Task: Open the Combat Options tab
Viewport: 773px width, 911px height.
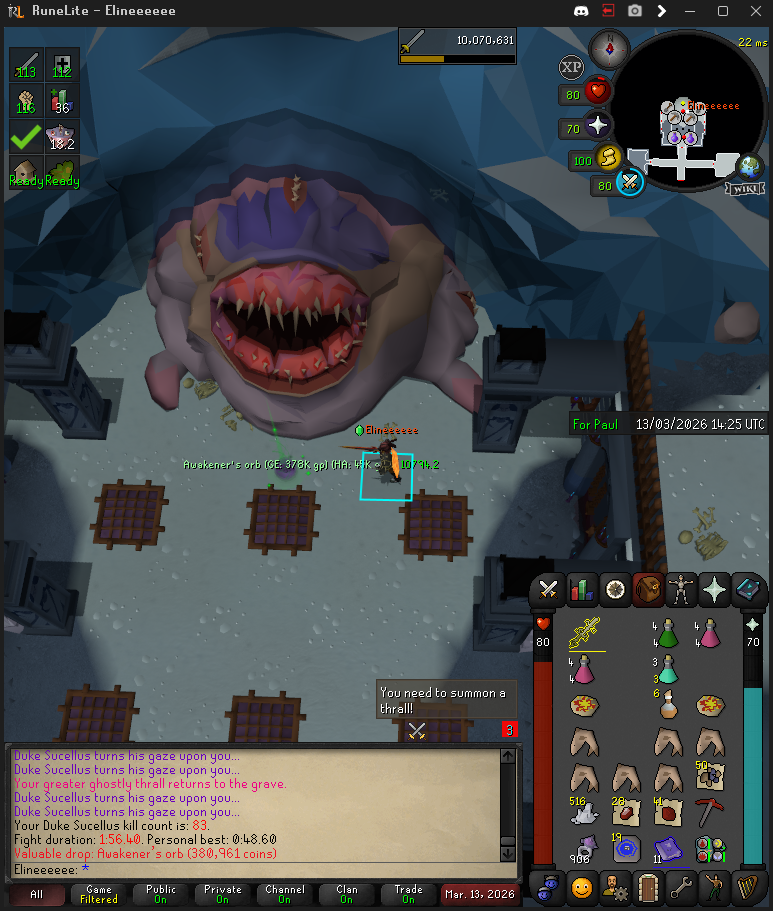Action: [x=547, y=589]
